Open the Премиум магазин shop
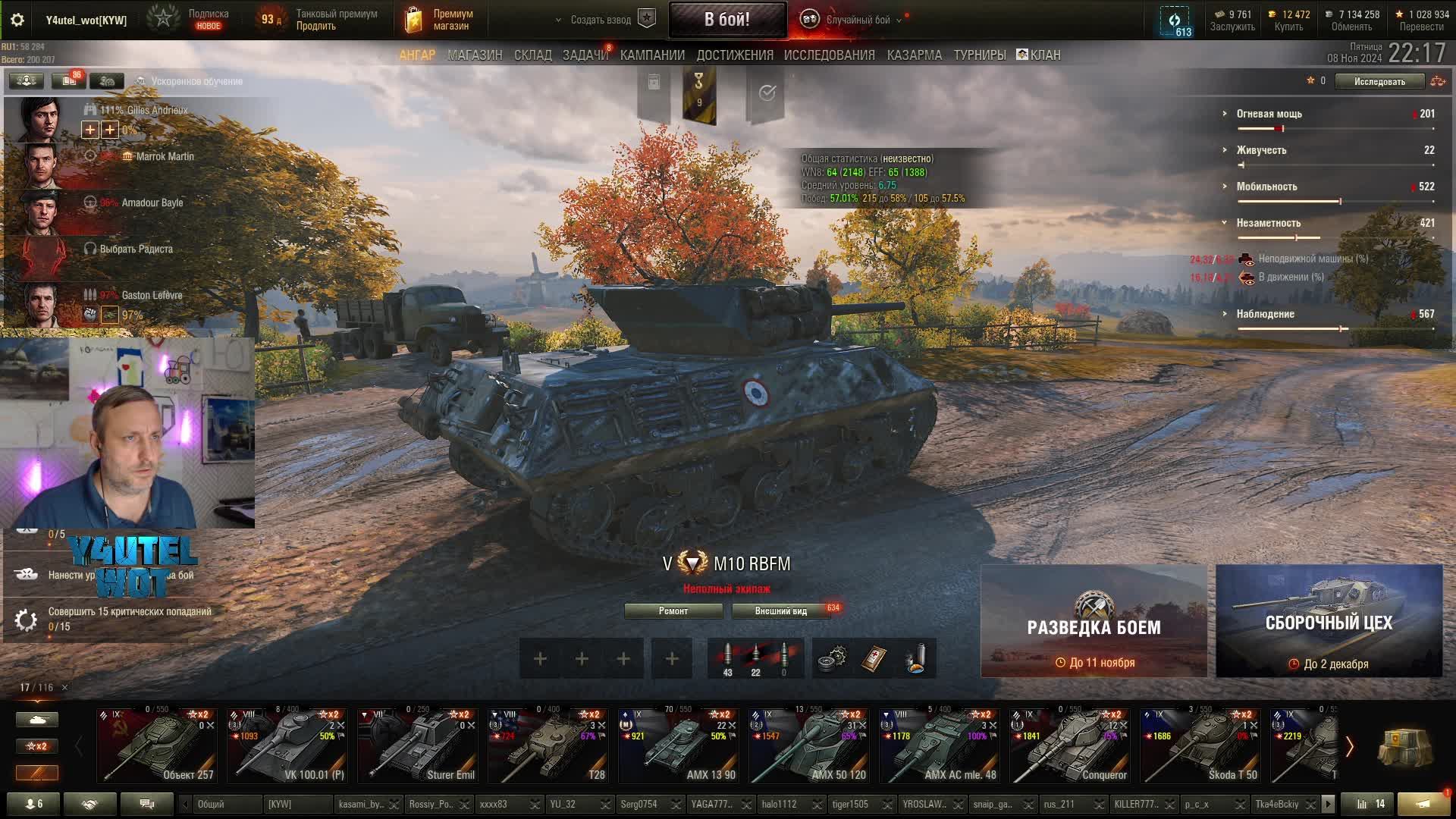This screenshot has width=1456, height=819. [440, 20]
